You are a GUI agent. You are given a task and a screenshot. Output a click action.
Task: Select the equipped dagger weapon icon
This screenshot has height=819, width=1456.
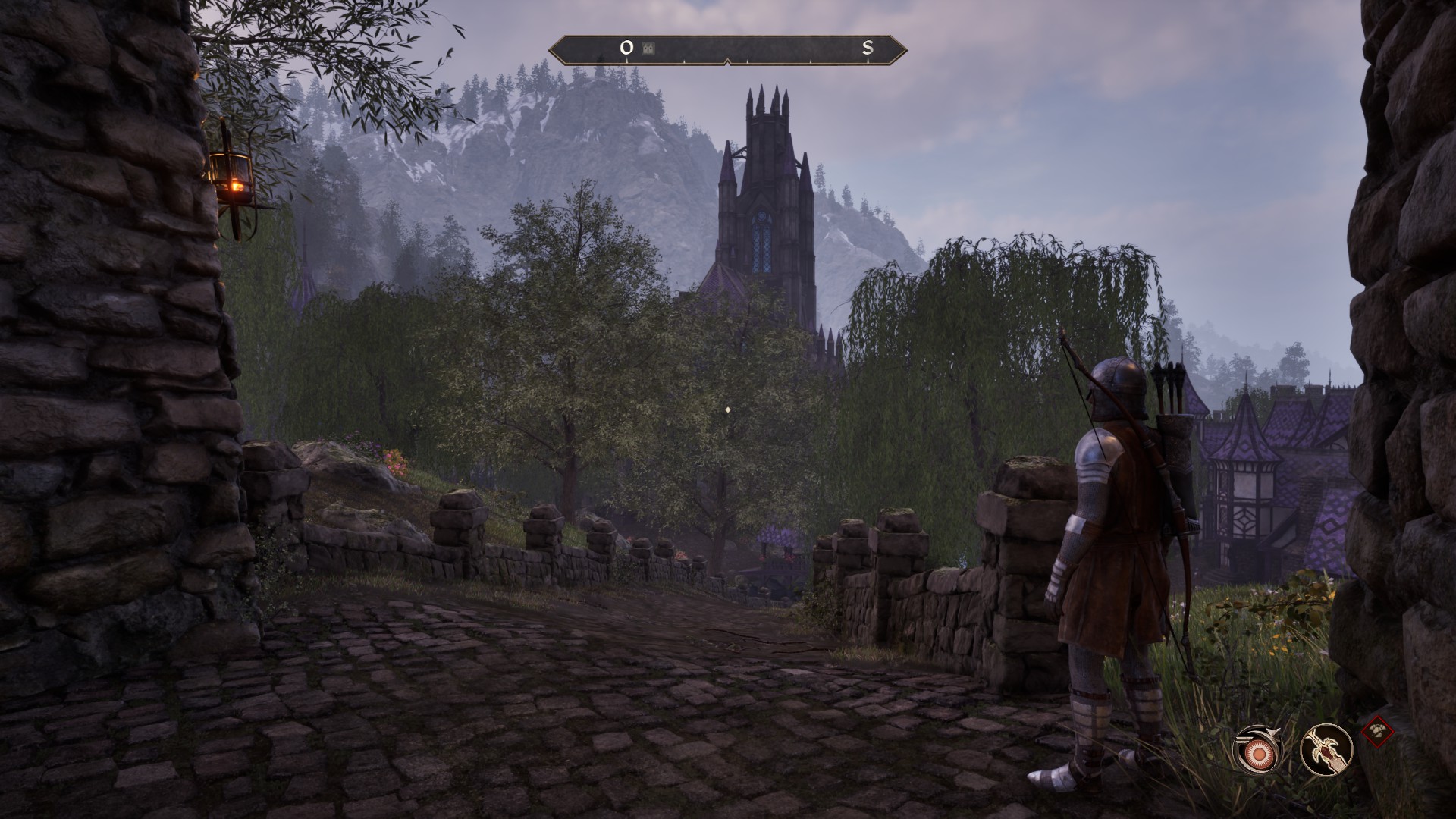(x=1326, y=750)
